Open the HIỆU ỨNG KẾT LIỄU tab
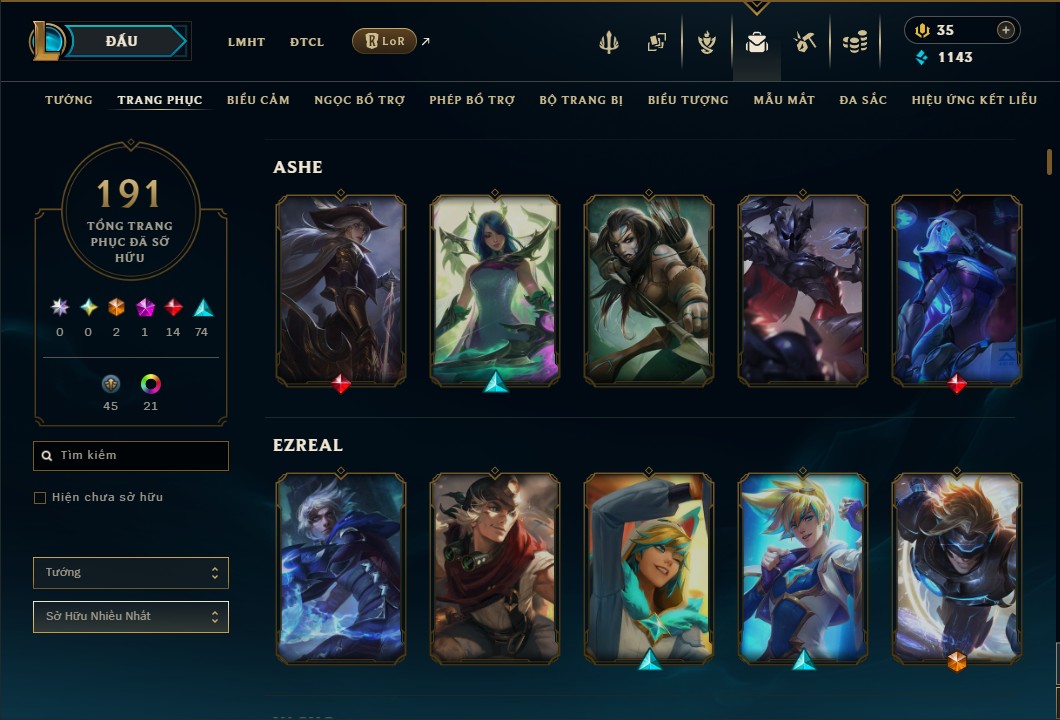 coord(975,100)
